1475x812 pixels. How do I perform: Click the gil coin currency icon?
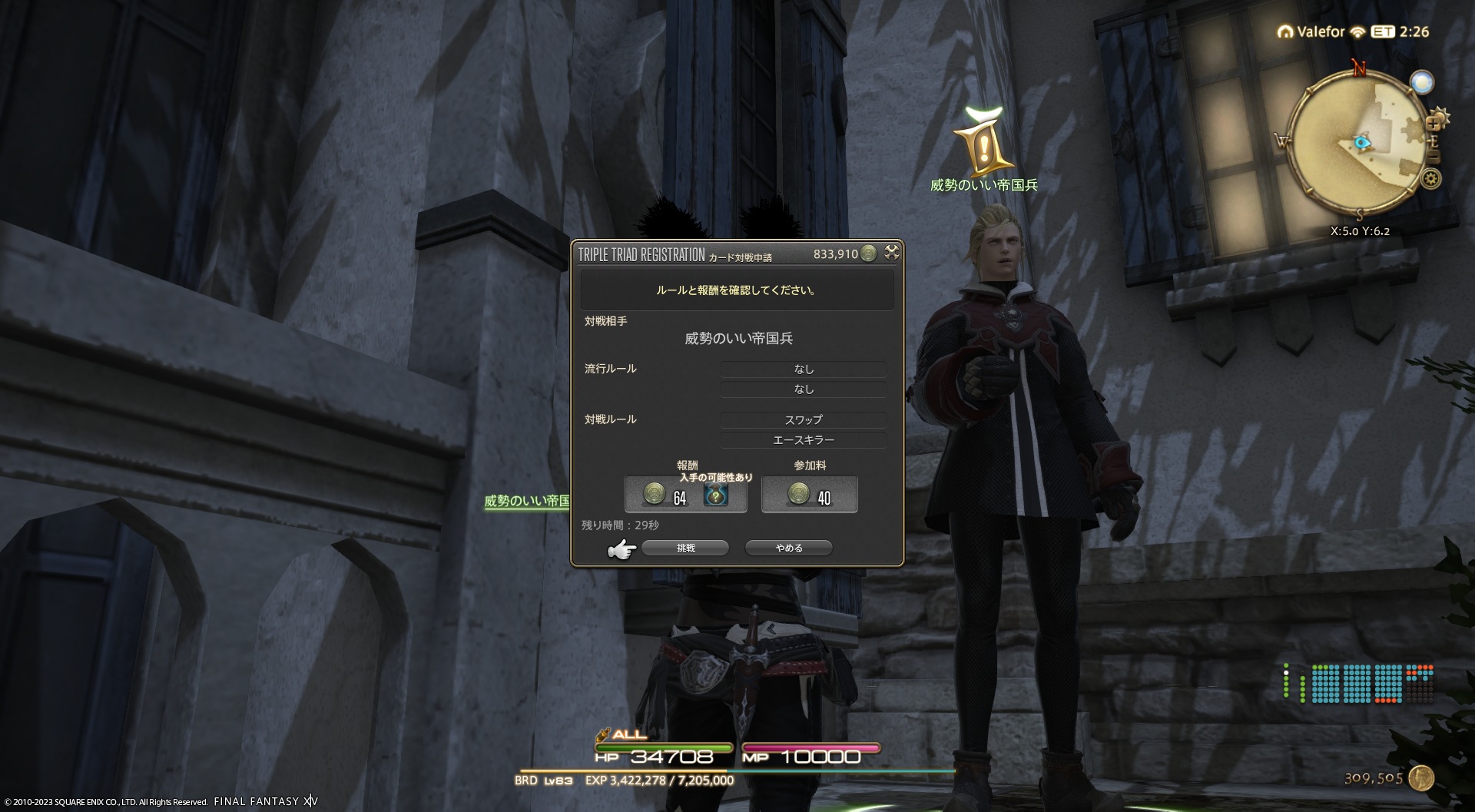point(1420,778)
